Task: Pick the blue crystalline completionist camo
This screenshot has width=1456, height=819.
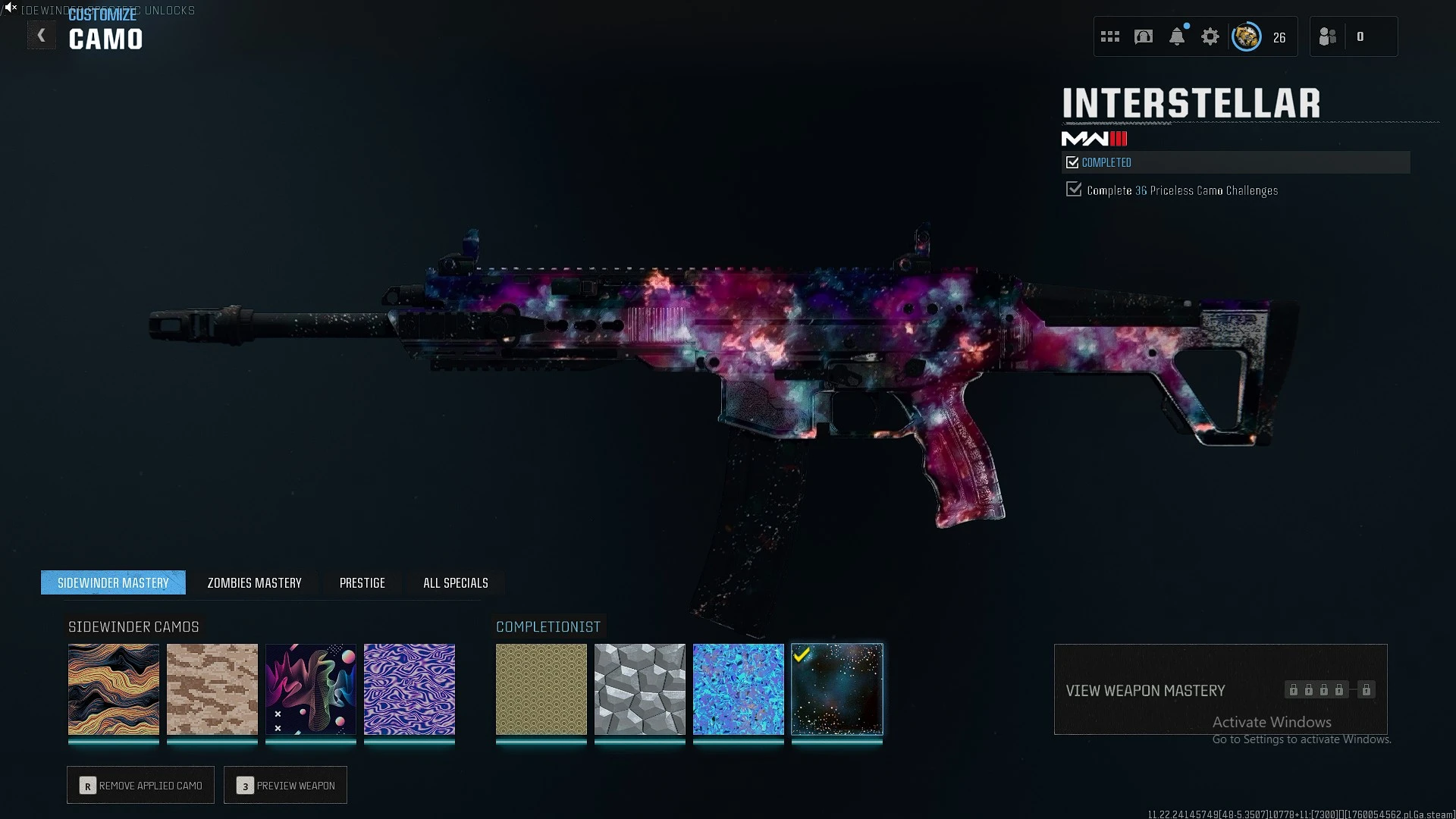Action: pyautogui.click(x=739, y=689)
